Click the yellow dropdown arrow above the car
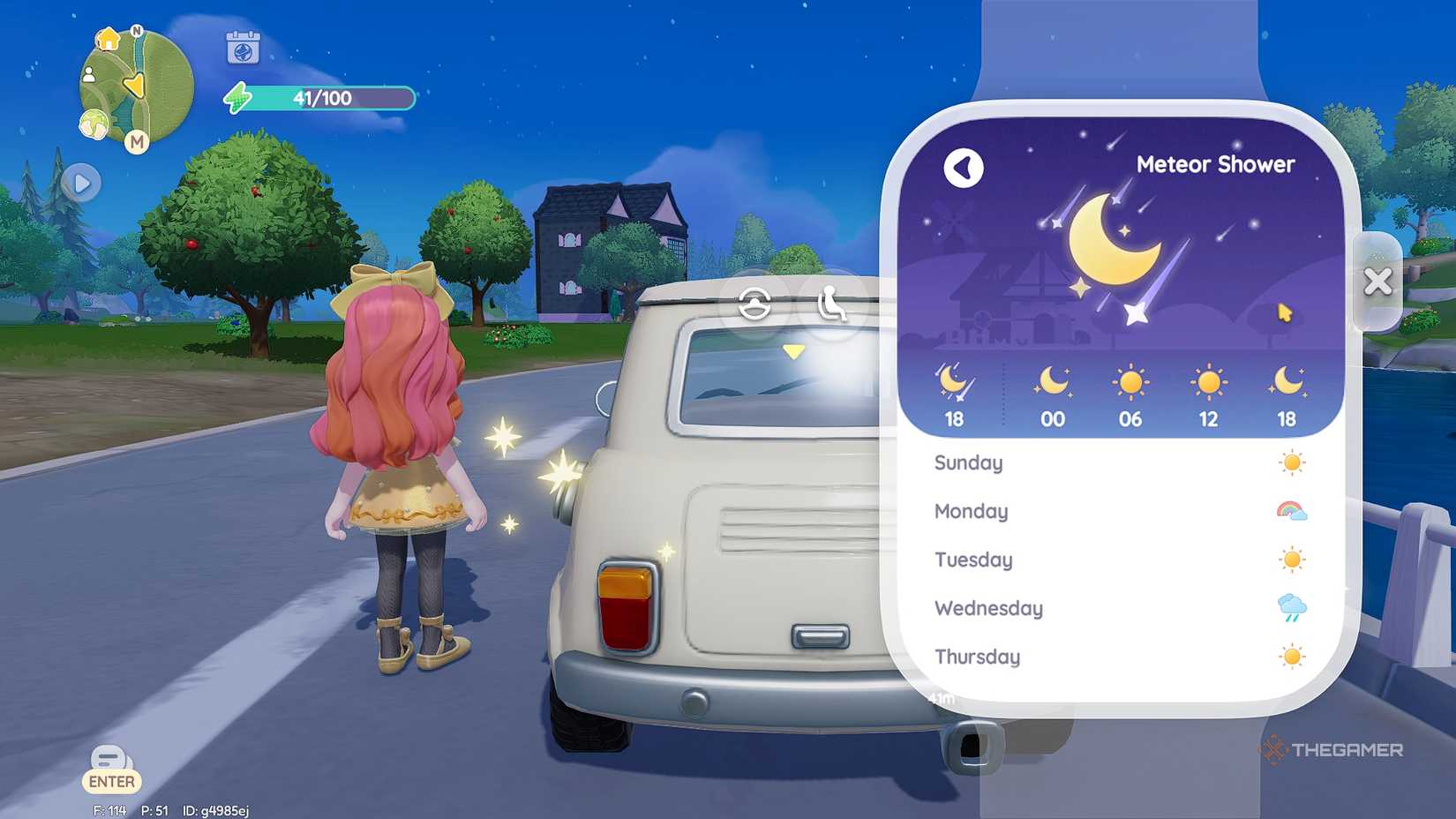1456x819 pixels. [792, 350]
